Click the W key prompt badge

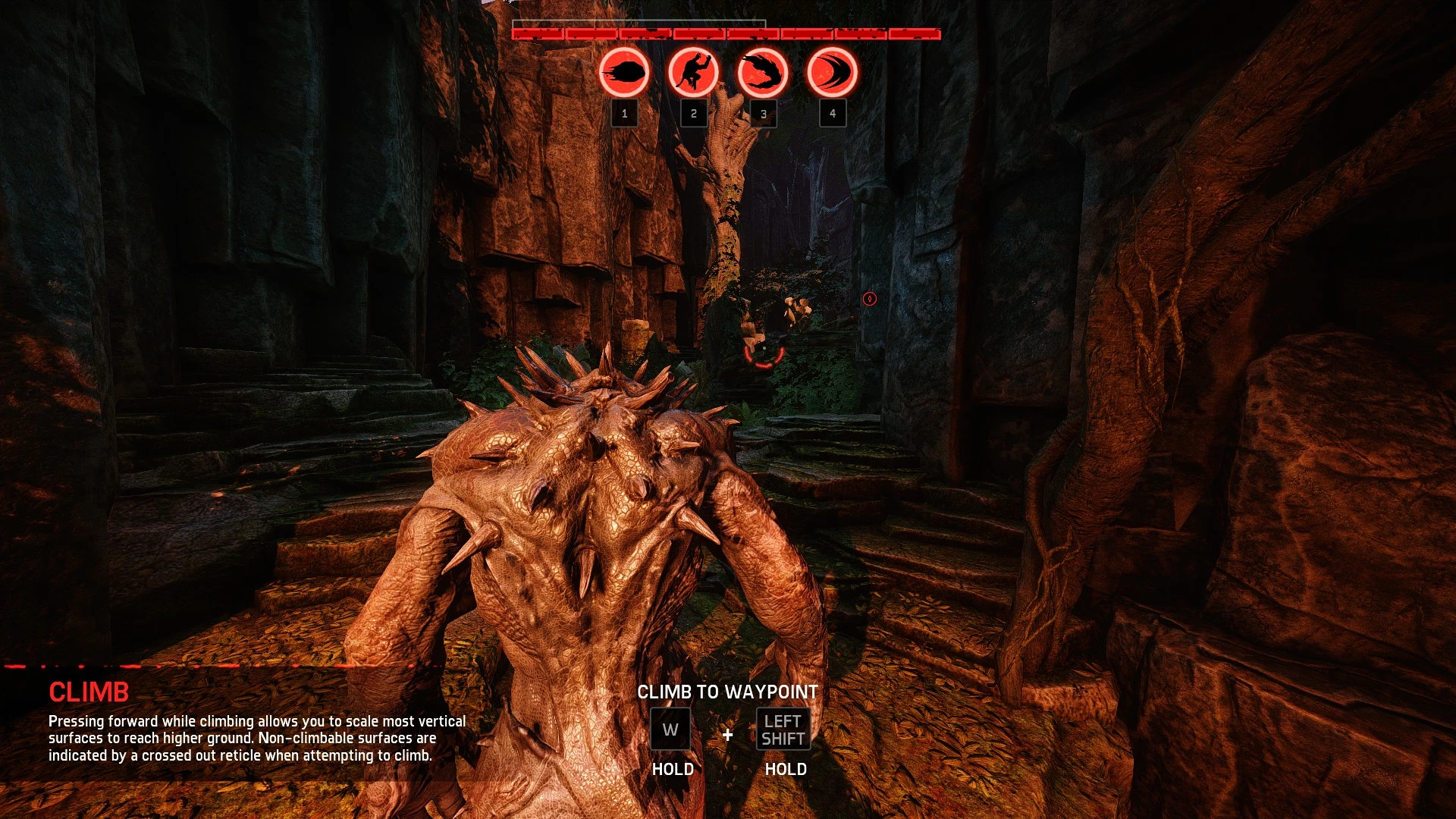point(670,730)
